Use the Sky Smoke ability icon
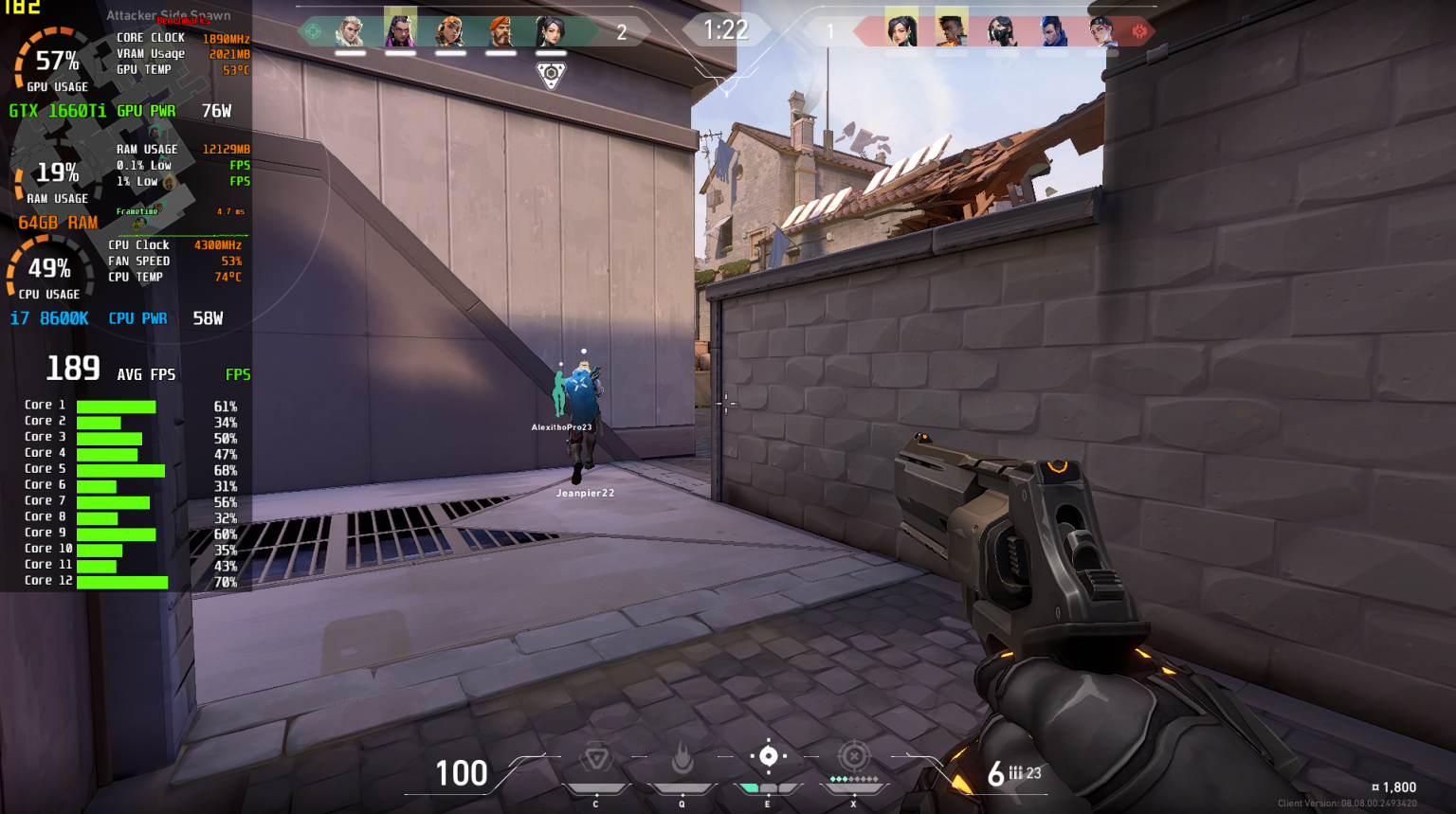This screenshot has height=814, width=1456. point(768,756)
